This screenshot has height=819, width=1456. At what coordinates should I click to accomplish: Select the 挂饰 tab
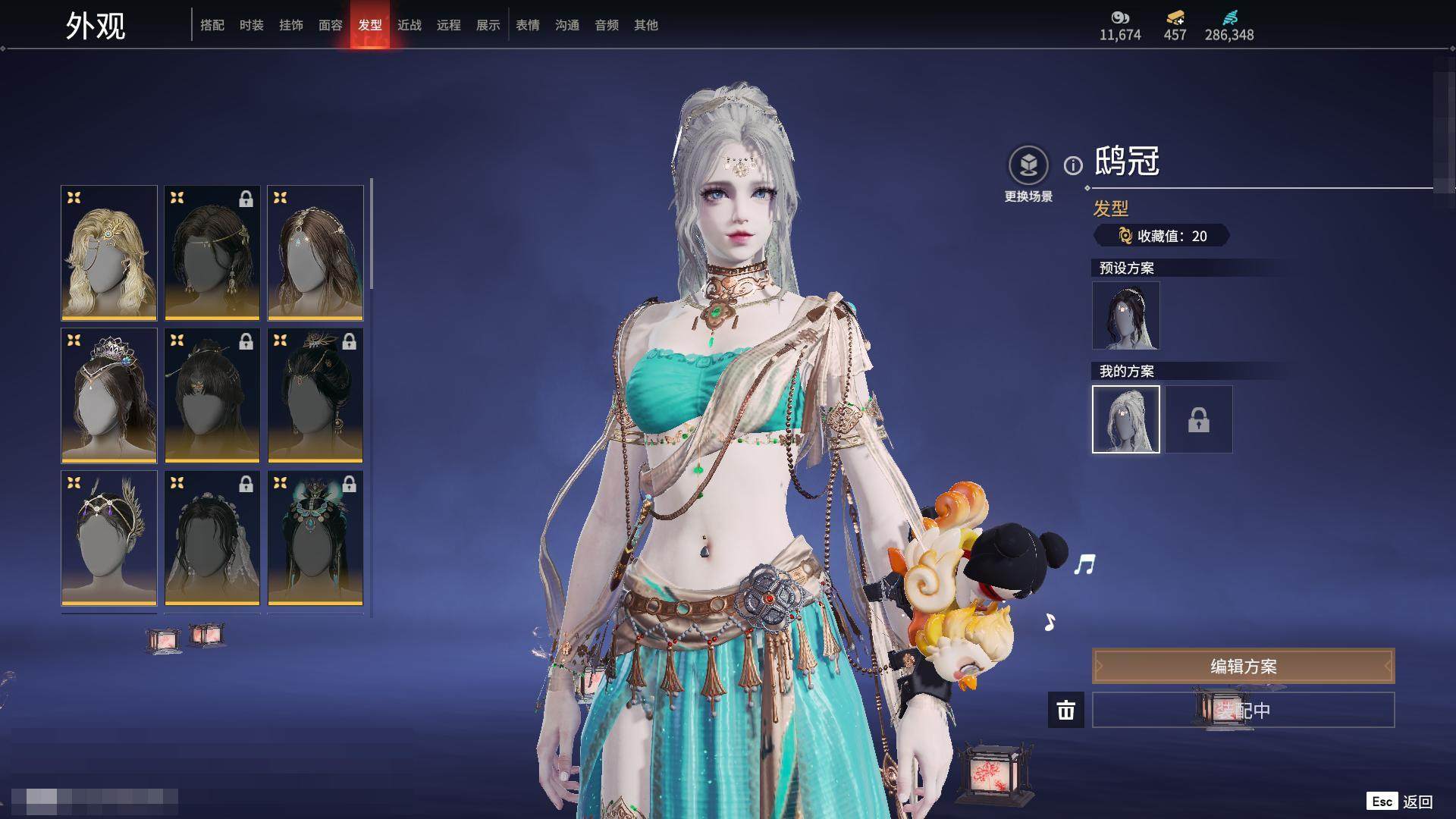tap(291, 25)
